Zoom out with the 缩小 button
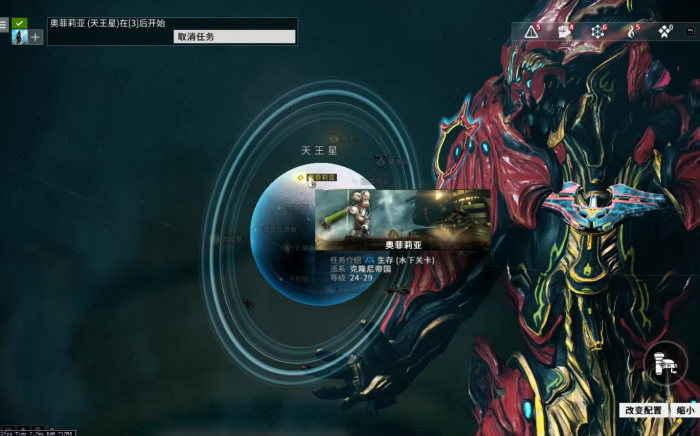 tap(685, 410)
